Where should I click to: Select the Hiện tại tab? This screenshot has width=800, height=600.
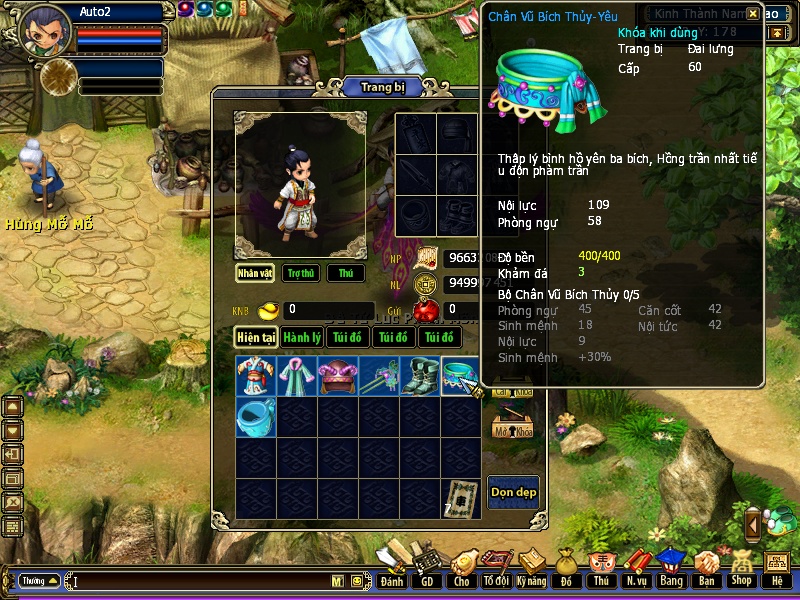click(x=256, y=338)
